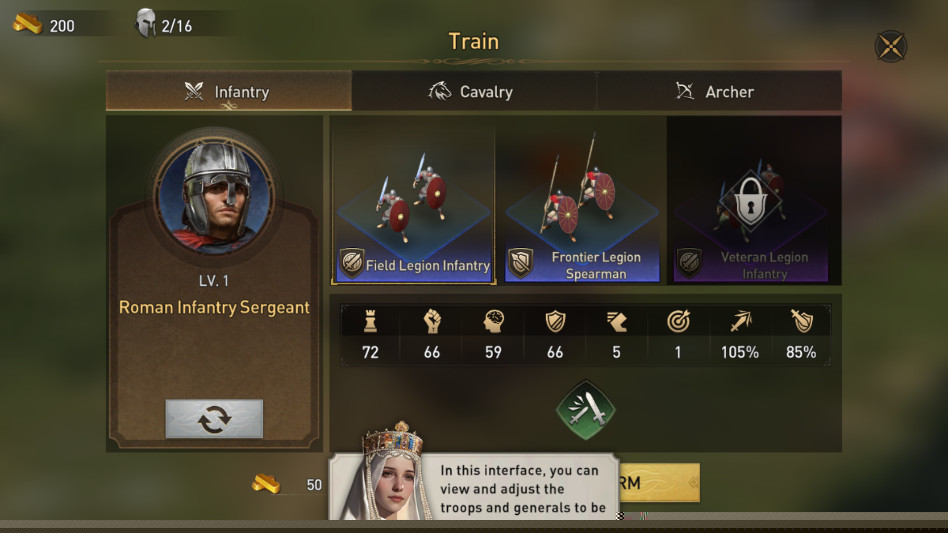
Task: Swap the general with refresh button
Action: (214, 419)
